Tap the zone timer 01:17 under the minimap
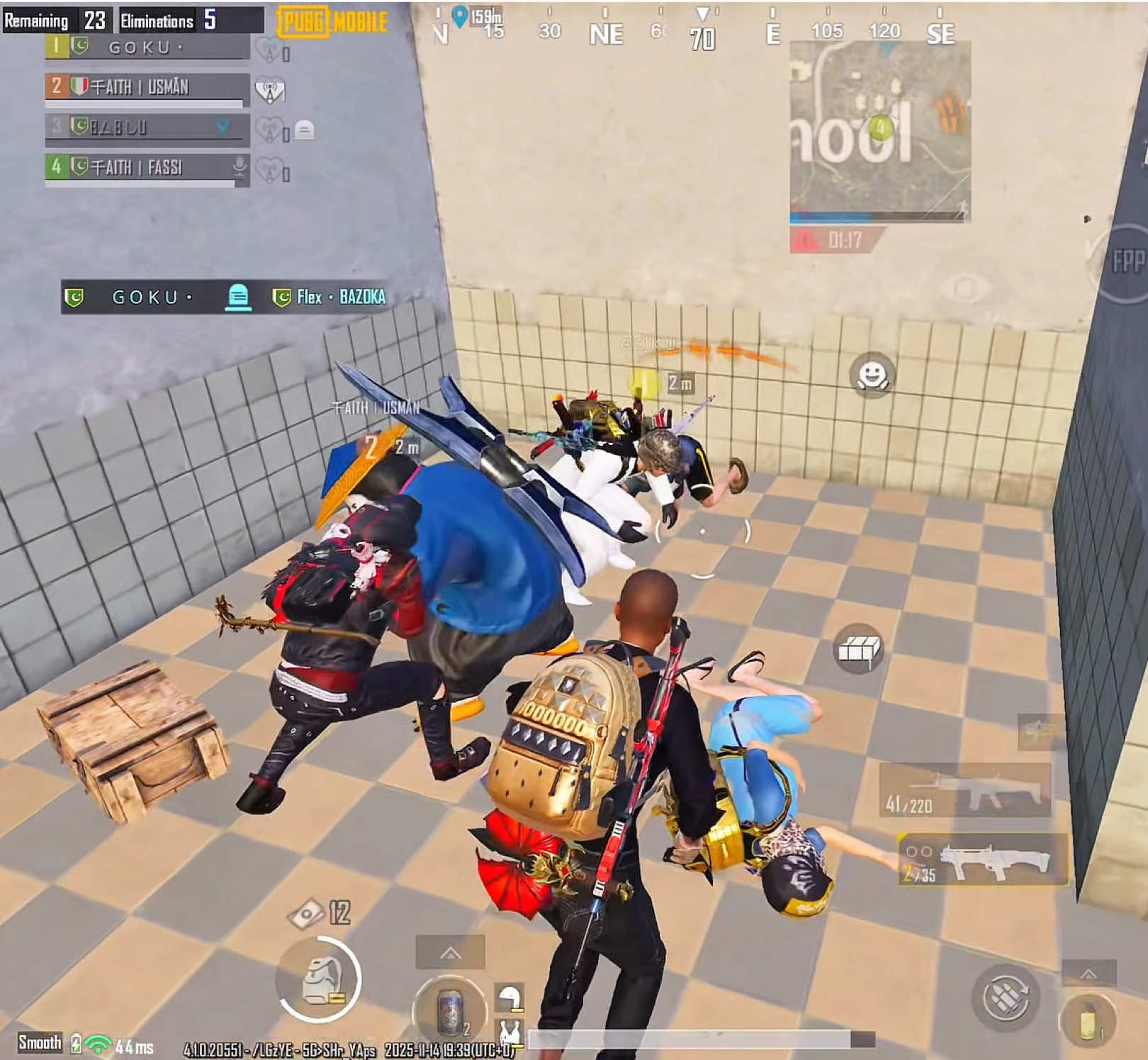 click(x=845, y=239)
